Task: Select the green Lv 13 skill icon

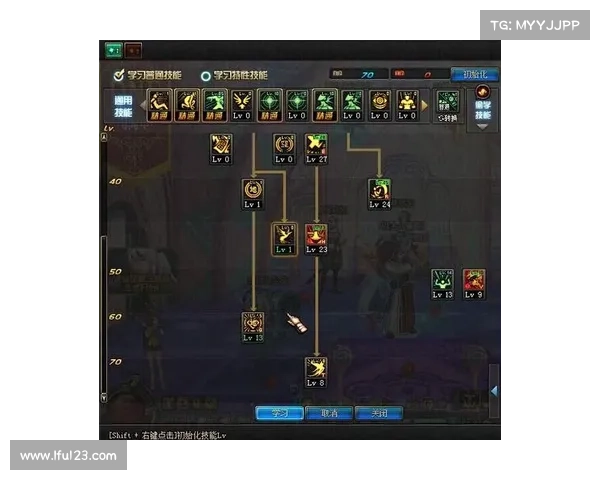Action: point(443,280)
